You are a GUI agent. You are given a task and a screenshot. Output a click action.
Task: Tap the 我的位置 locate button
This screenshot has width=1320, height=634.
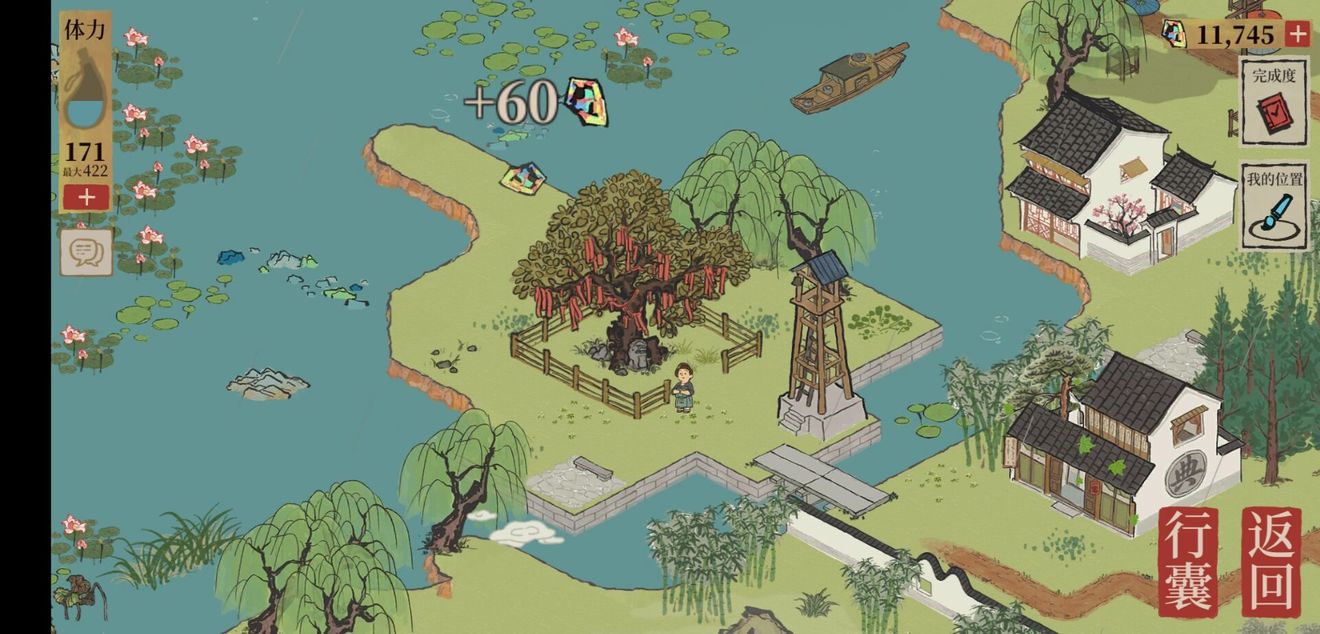click(x=1274, y=206)
